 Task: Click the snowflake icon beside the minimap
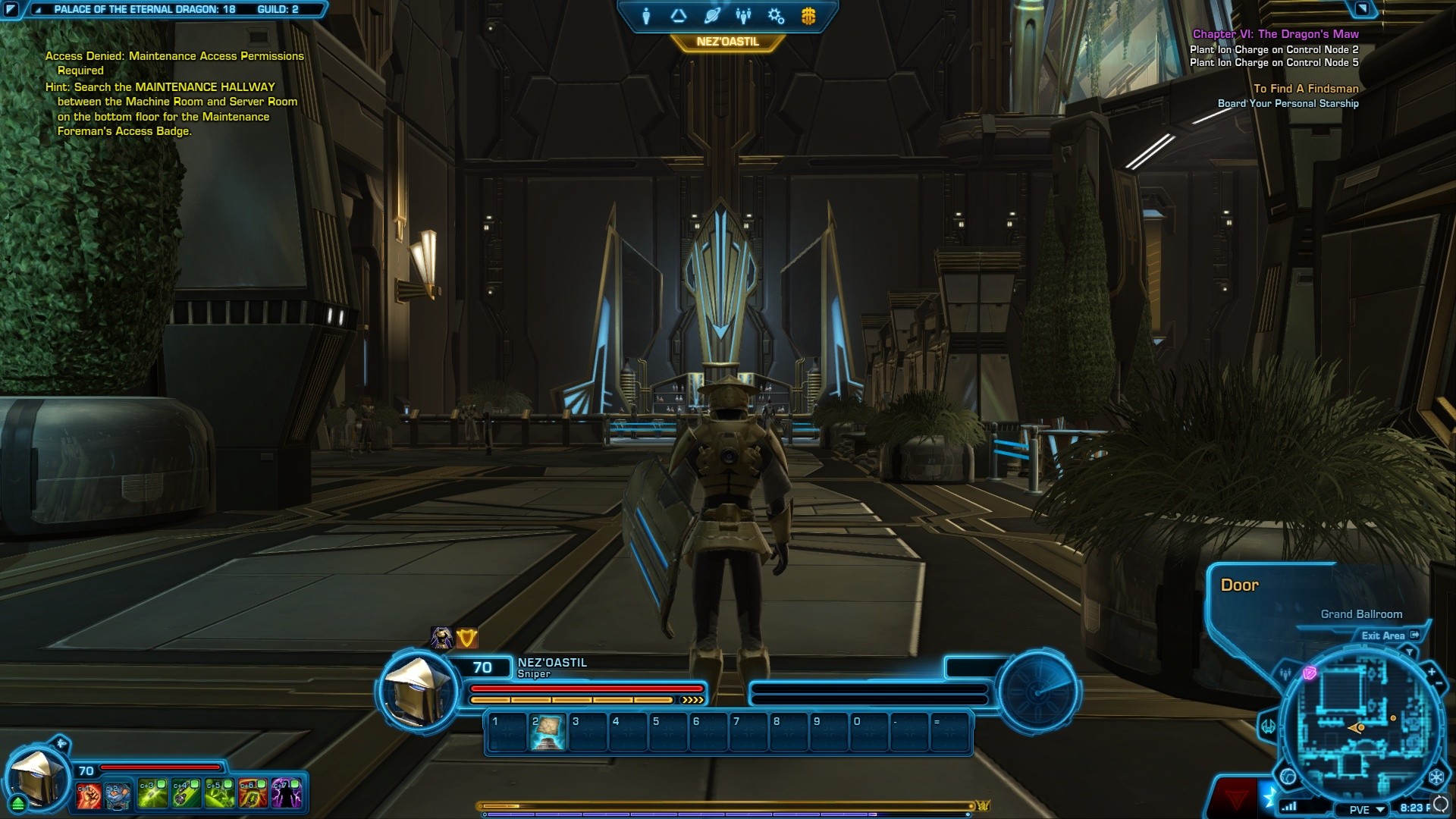pos(1436,777)
